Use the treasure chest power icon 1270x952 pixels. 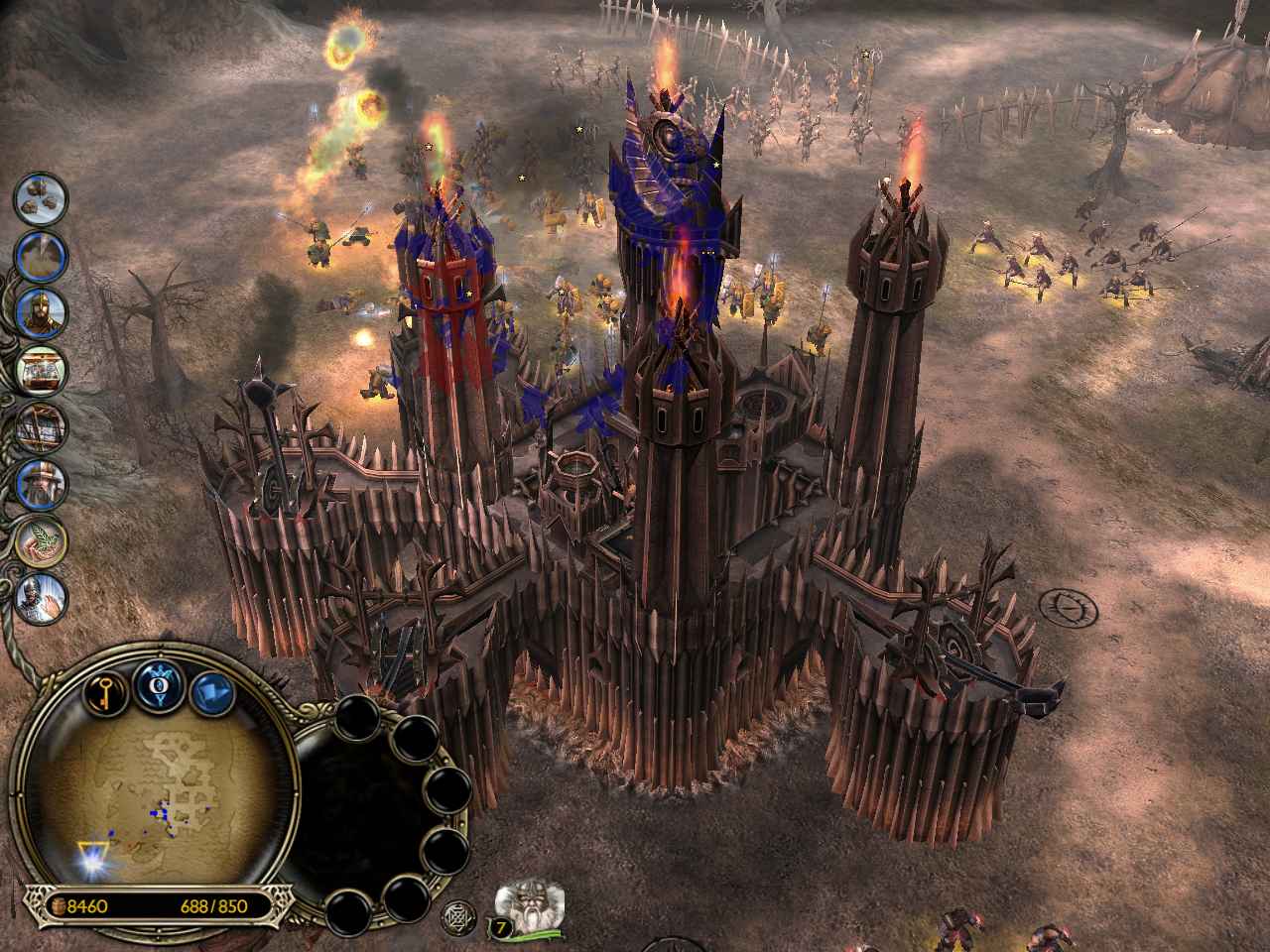coord(42,370)
